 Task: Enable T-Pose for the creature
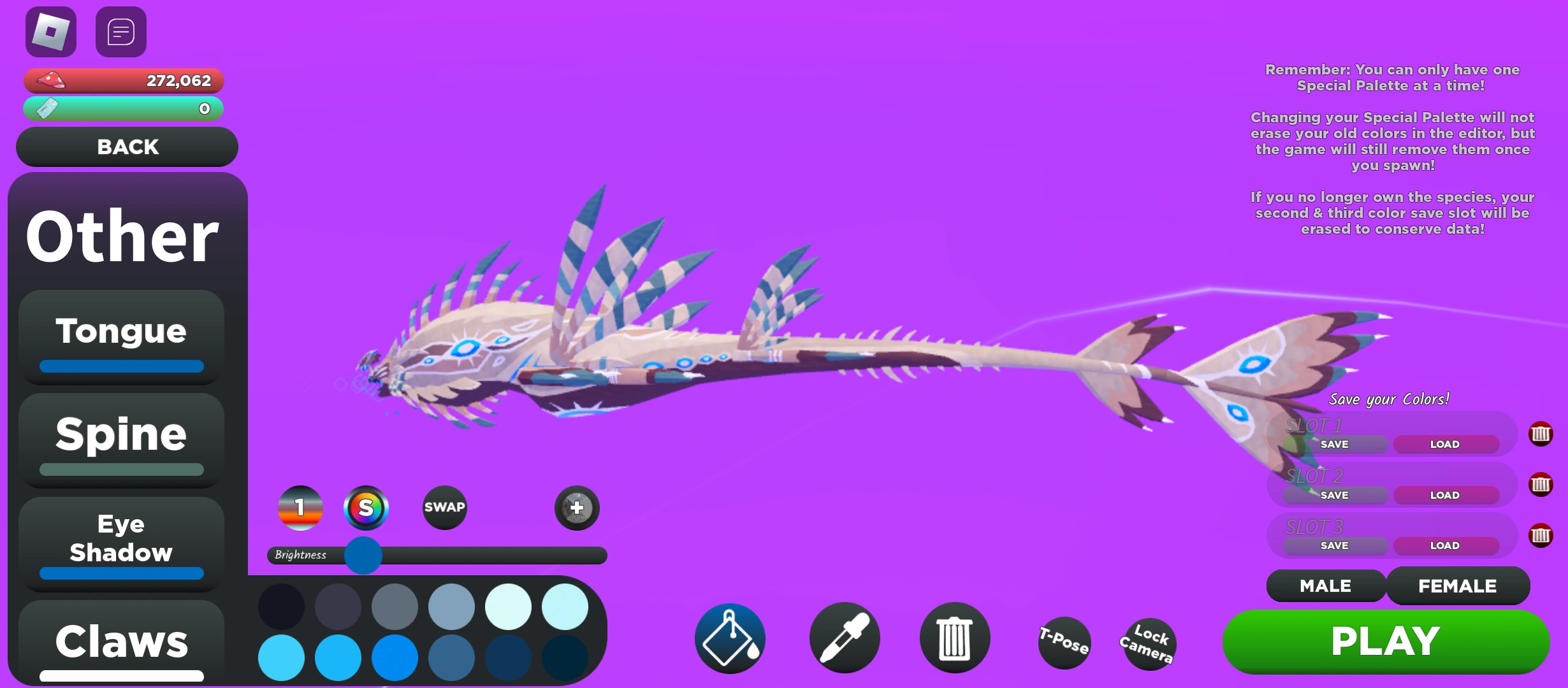(1063, 643)
